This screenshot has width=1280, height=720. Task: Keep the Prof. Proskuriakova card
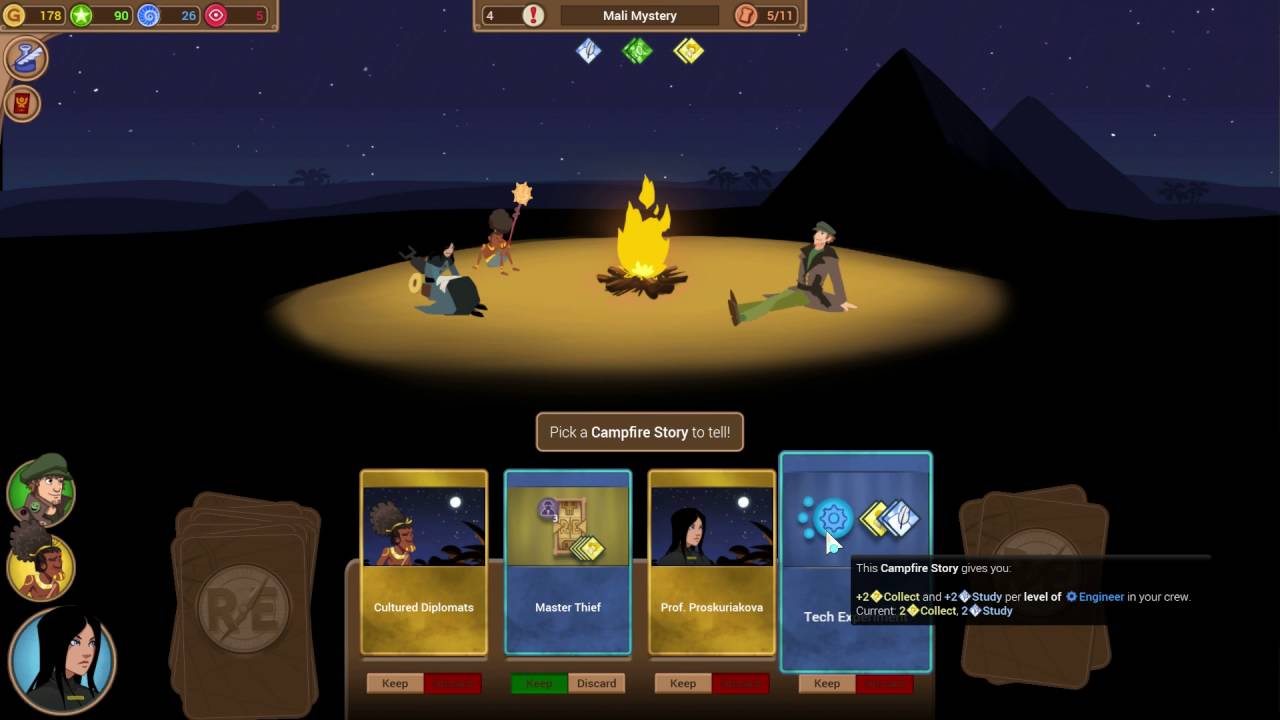point(683,684)
